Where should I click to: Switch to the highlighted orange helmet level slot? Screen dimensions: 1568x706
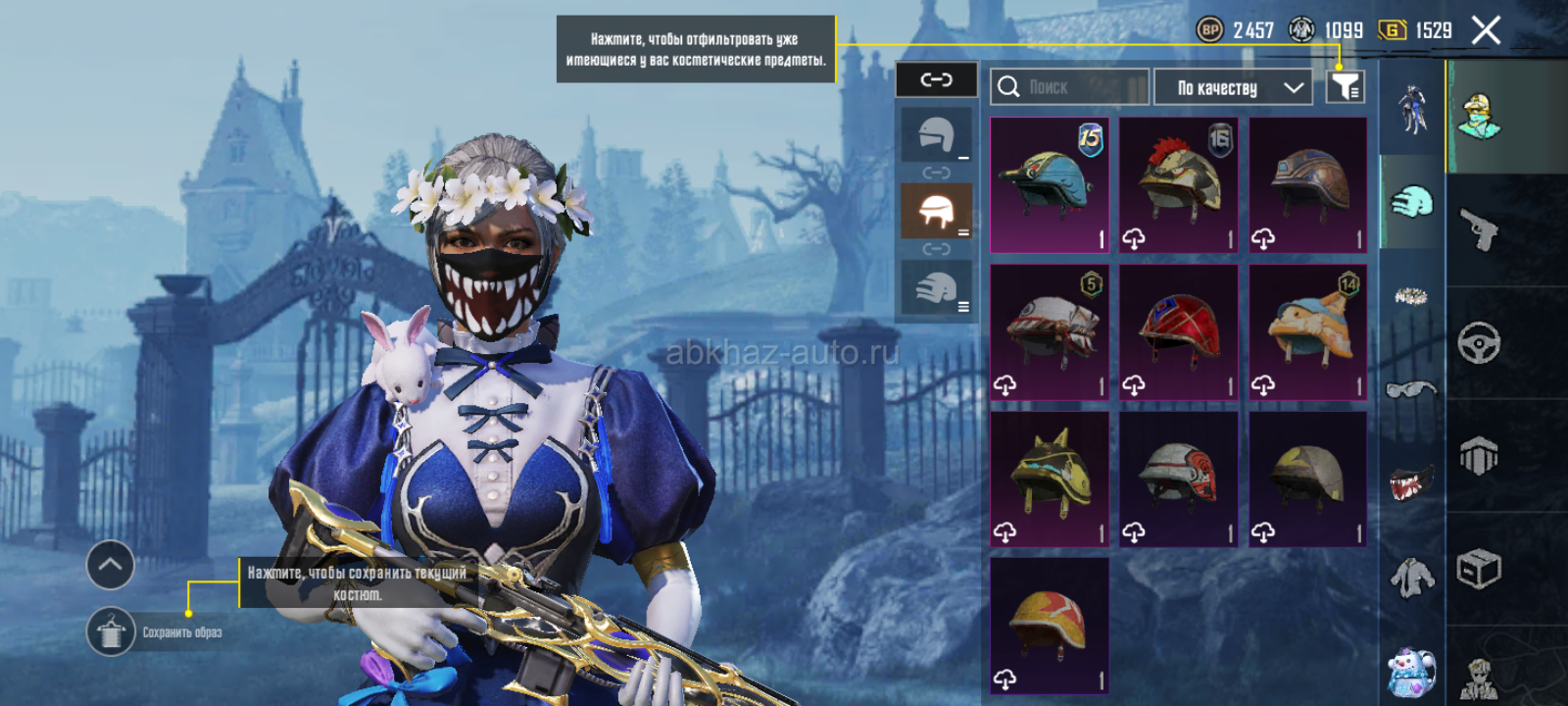point(936,211)
